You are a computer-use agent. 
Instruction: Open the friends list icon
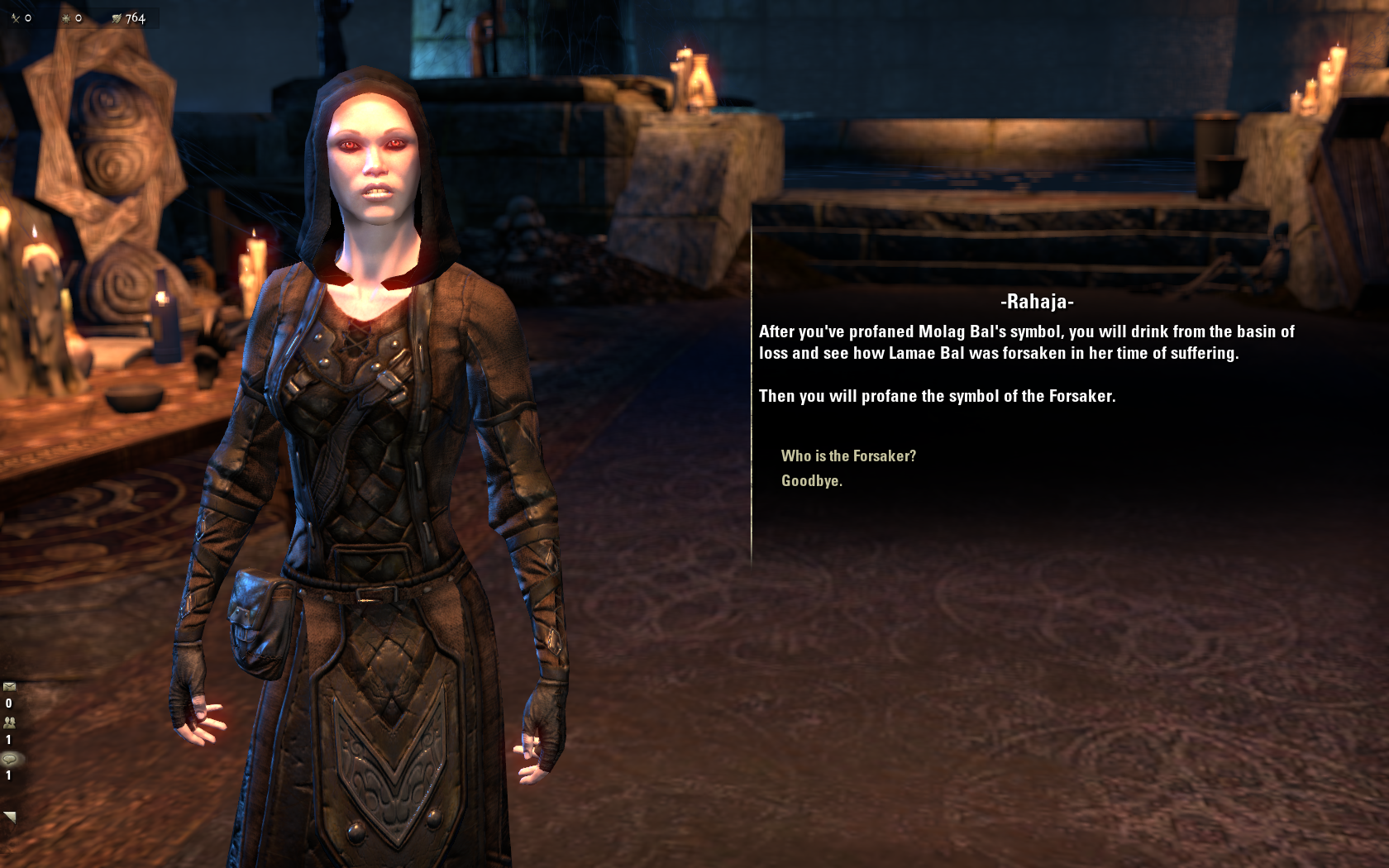coord(10,723)
